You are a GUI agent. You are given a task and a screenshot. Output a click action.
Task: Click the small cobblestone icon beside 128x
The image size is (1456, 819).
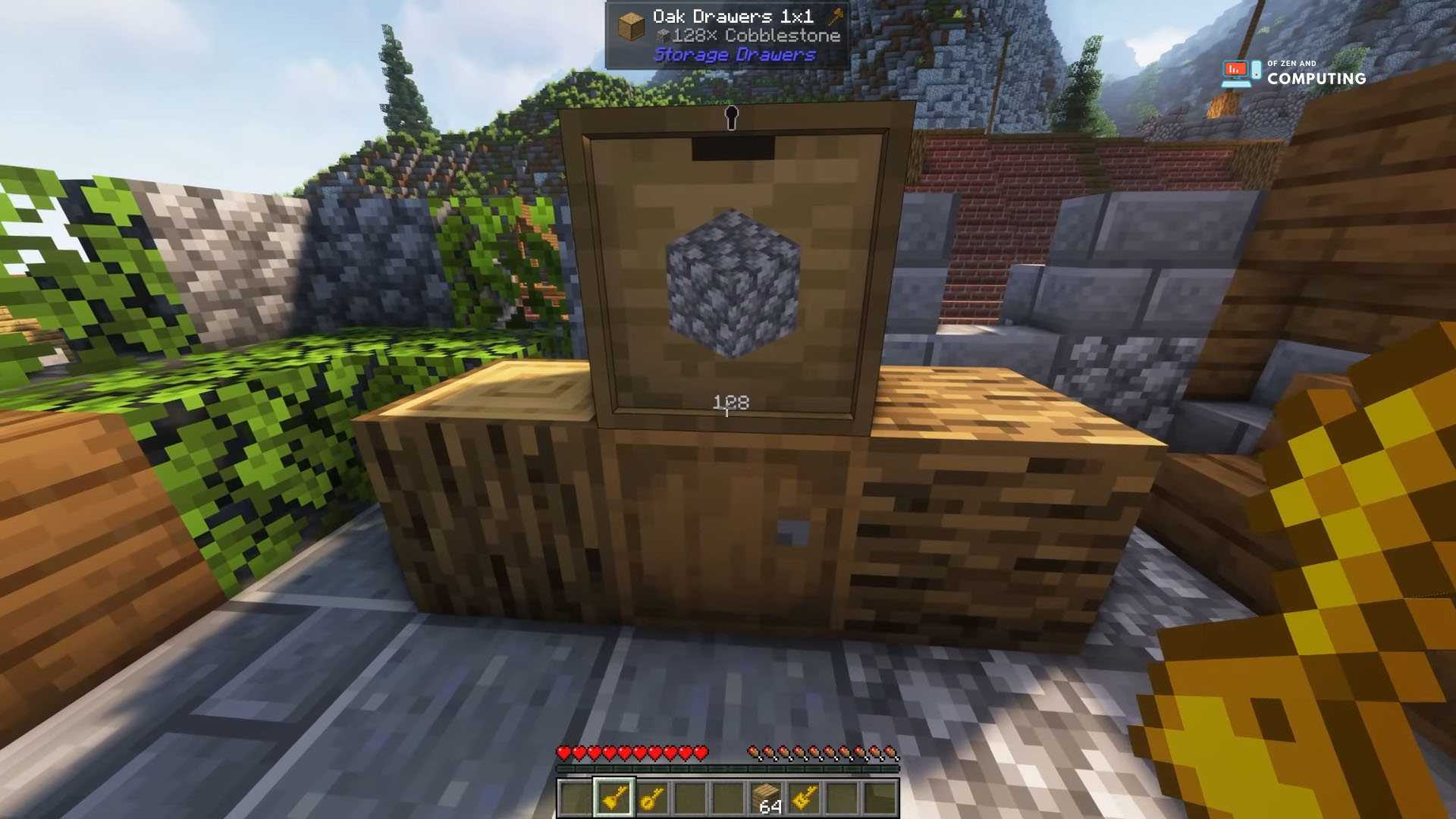[x=664, y=35]
